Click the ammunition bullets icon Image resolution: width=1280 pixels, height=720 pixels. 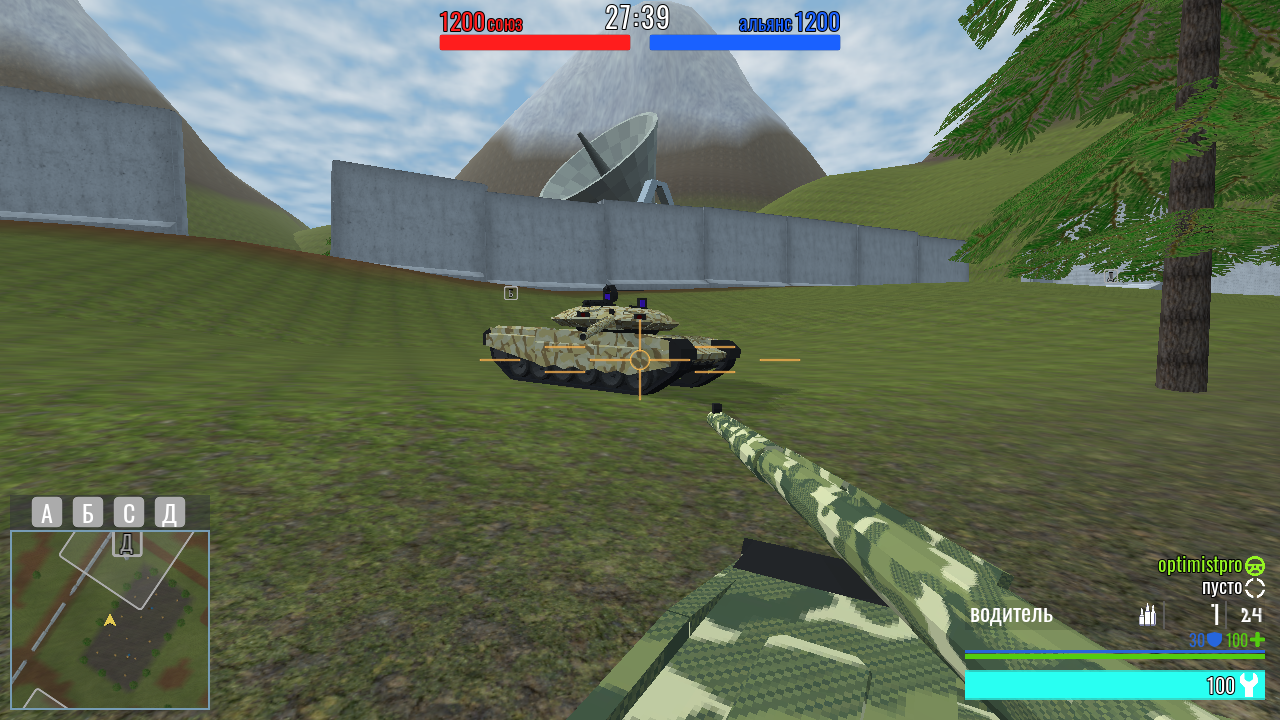pyautogui.click(x=1148, y=615)
